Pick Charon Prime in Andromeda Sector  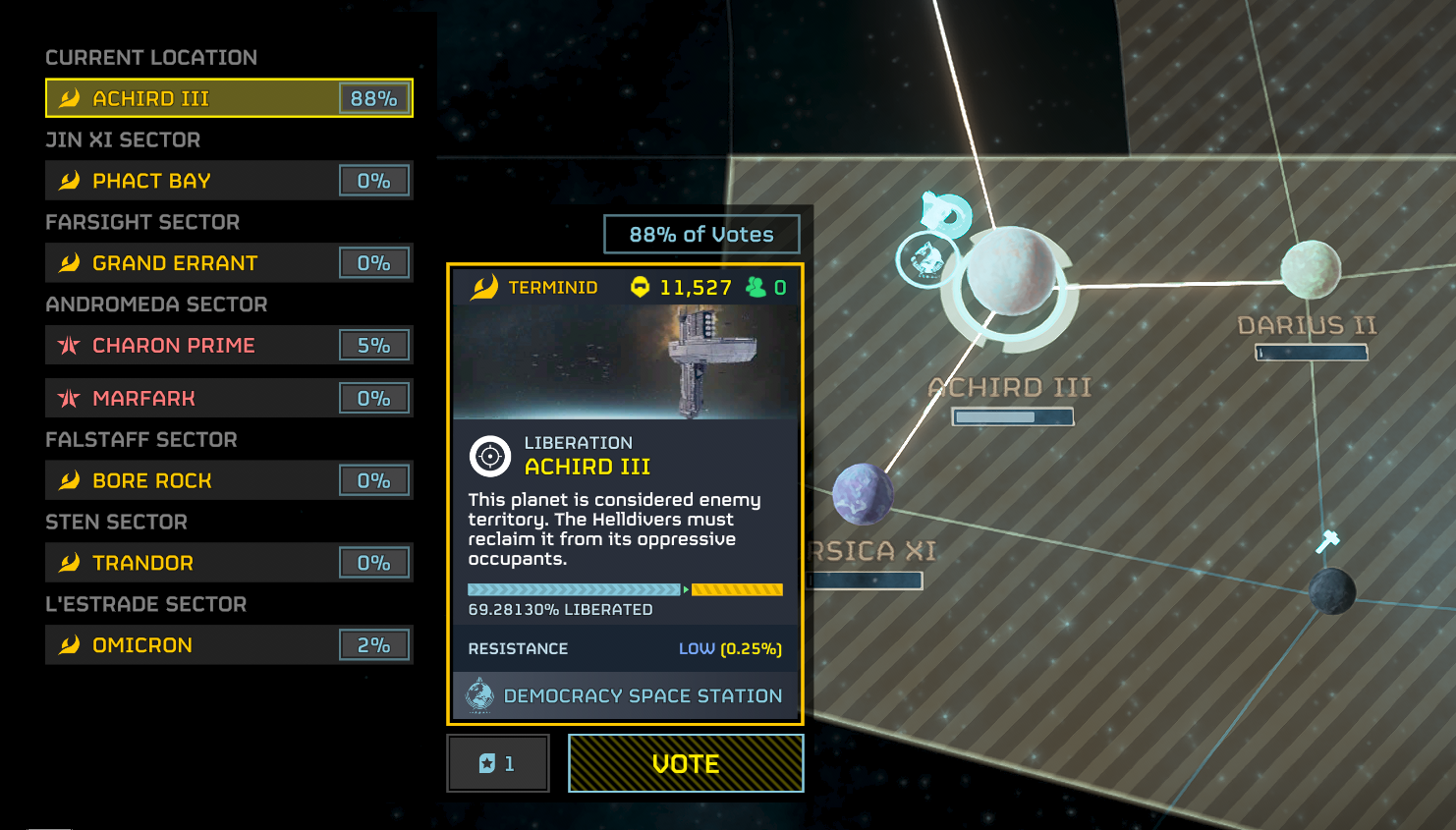pos(228,346)
